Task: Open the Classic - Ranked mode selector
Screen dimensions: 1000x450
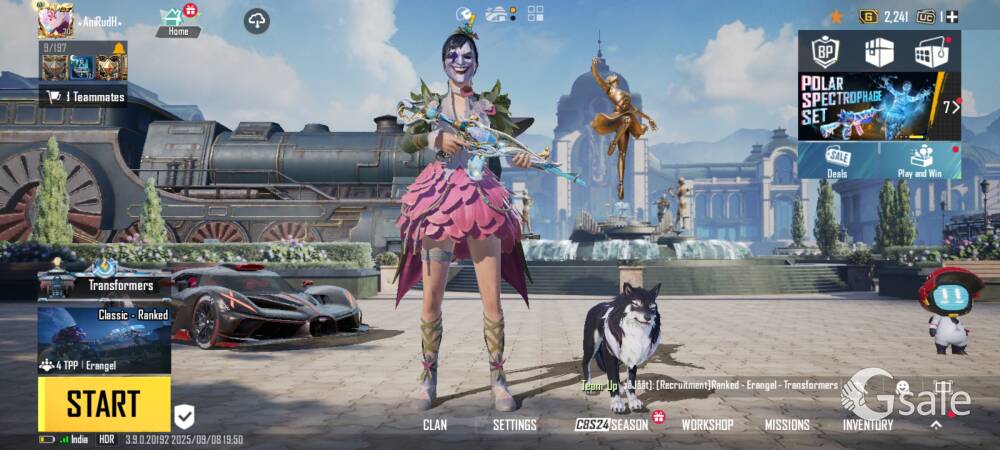Action: [104, 340]
